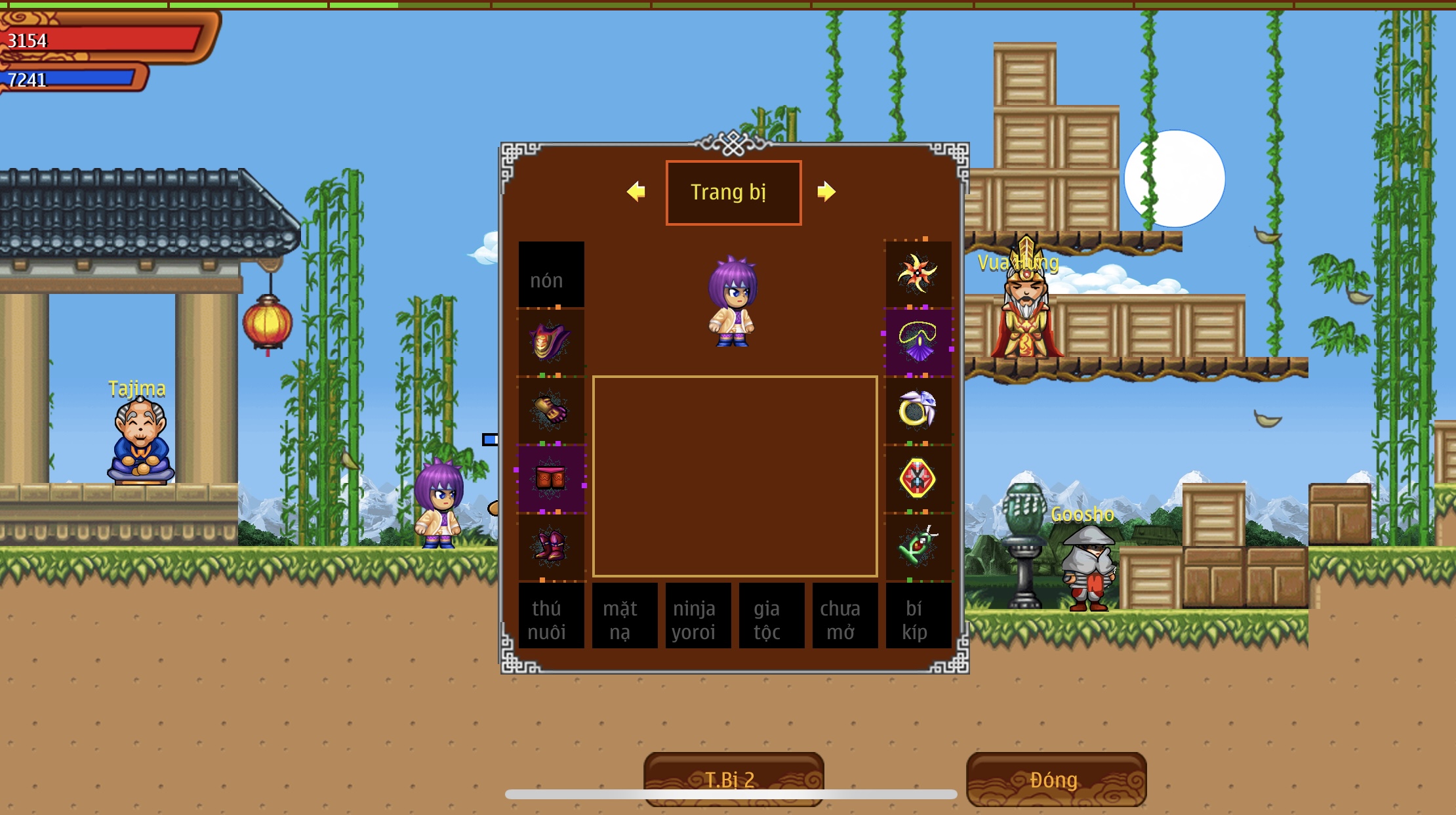Go to the previous panel with left arrow

coord(636,192)
